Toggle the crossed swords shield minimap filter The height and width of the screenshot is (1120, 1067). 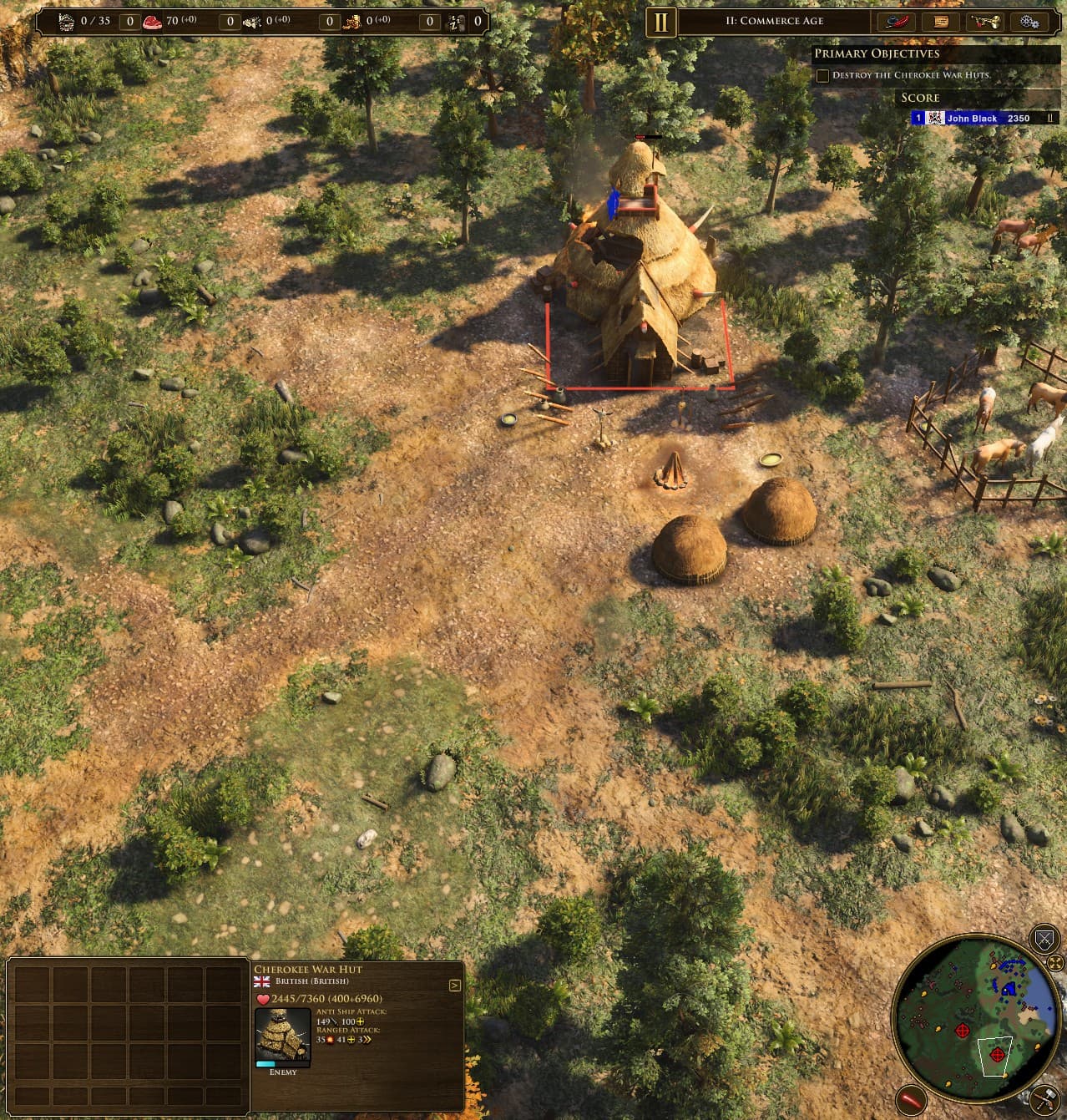click(1044, 940)
